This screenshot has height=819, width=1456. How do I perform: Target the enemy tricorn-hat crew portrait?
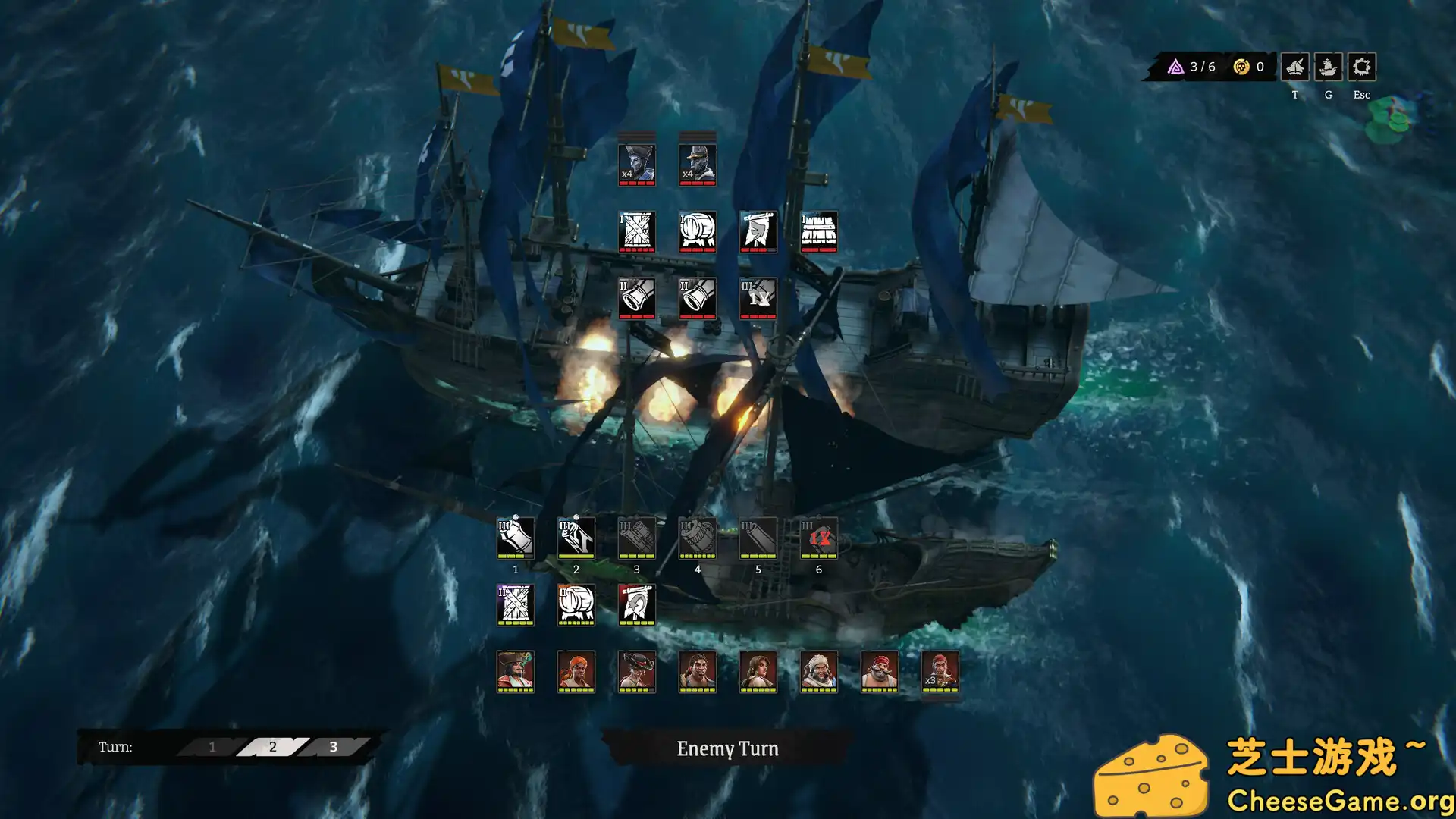(x=637, y=165)
